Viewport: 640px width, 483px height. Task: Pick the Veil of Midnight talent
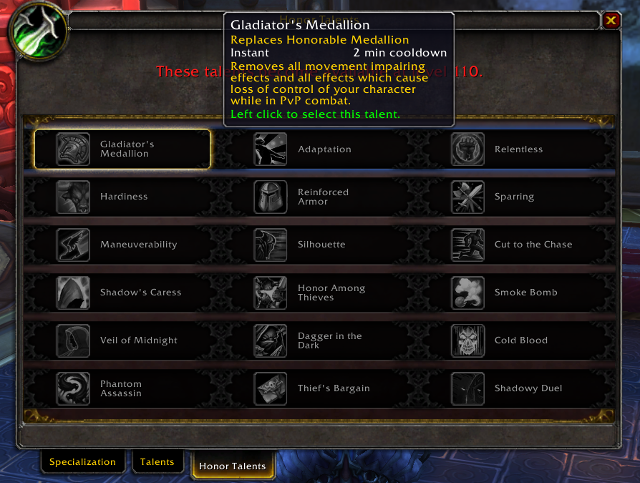(122, 341)
